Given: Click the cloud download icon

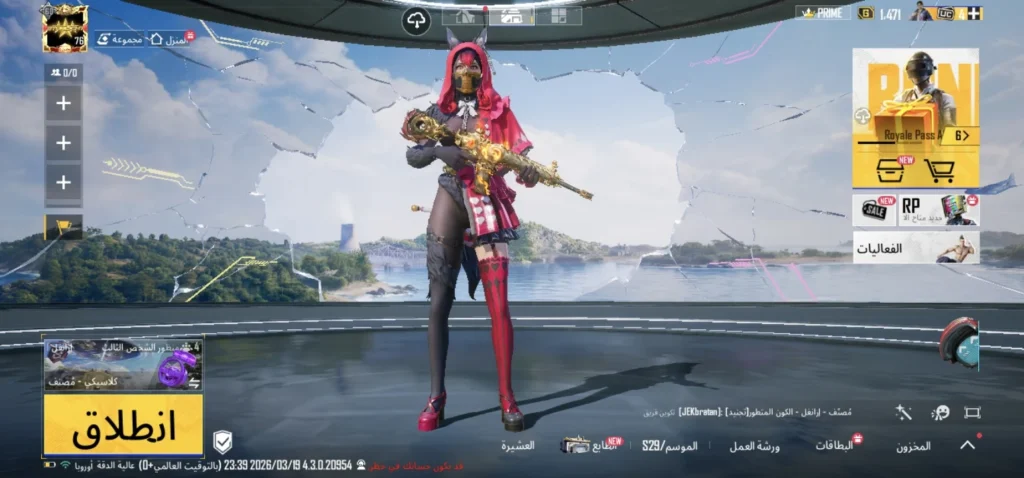Looking at the screenshot, I should pyautogui.click(x=416, y=19).
